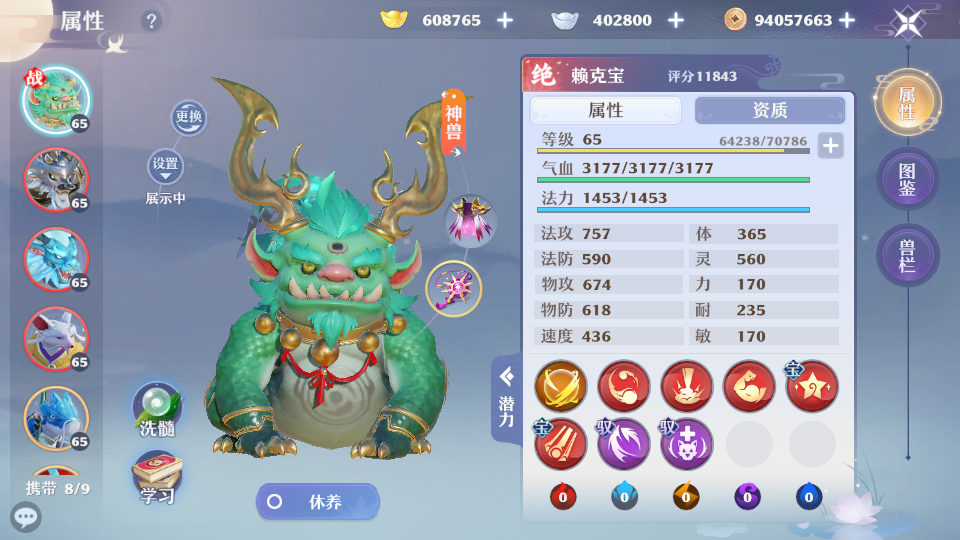Open the chat bubble
960x540 pixels.
coord(26,517)
